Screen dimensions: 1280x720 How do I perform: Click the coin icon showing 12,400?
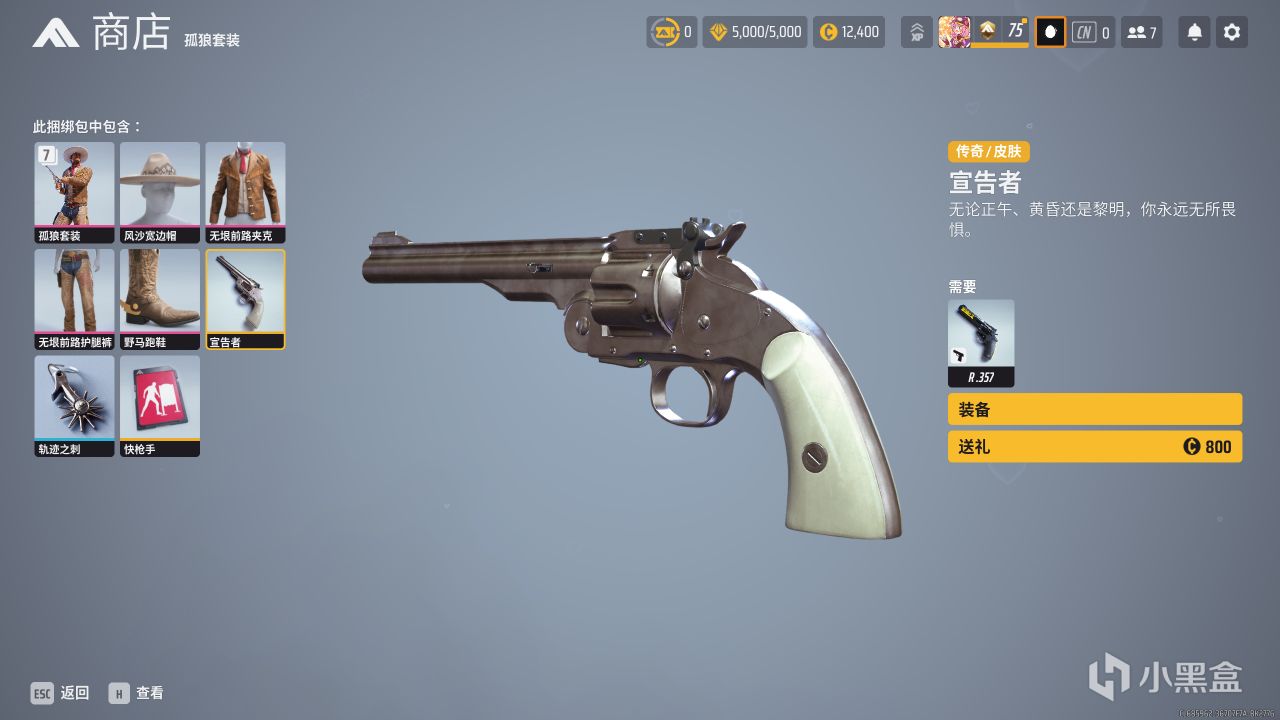[849, 31]
